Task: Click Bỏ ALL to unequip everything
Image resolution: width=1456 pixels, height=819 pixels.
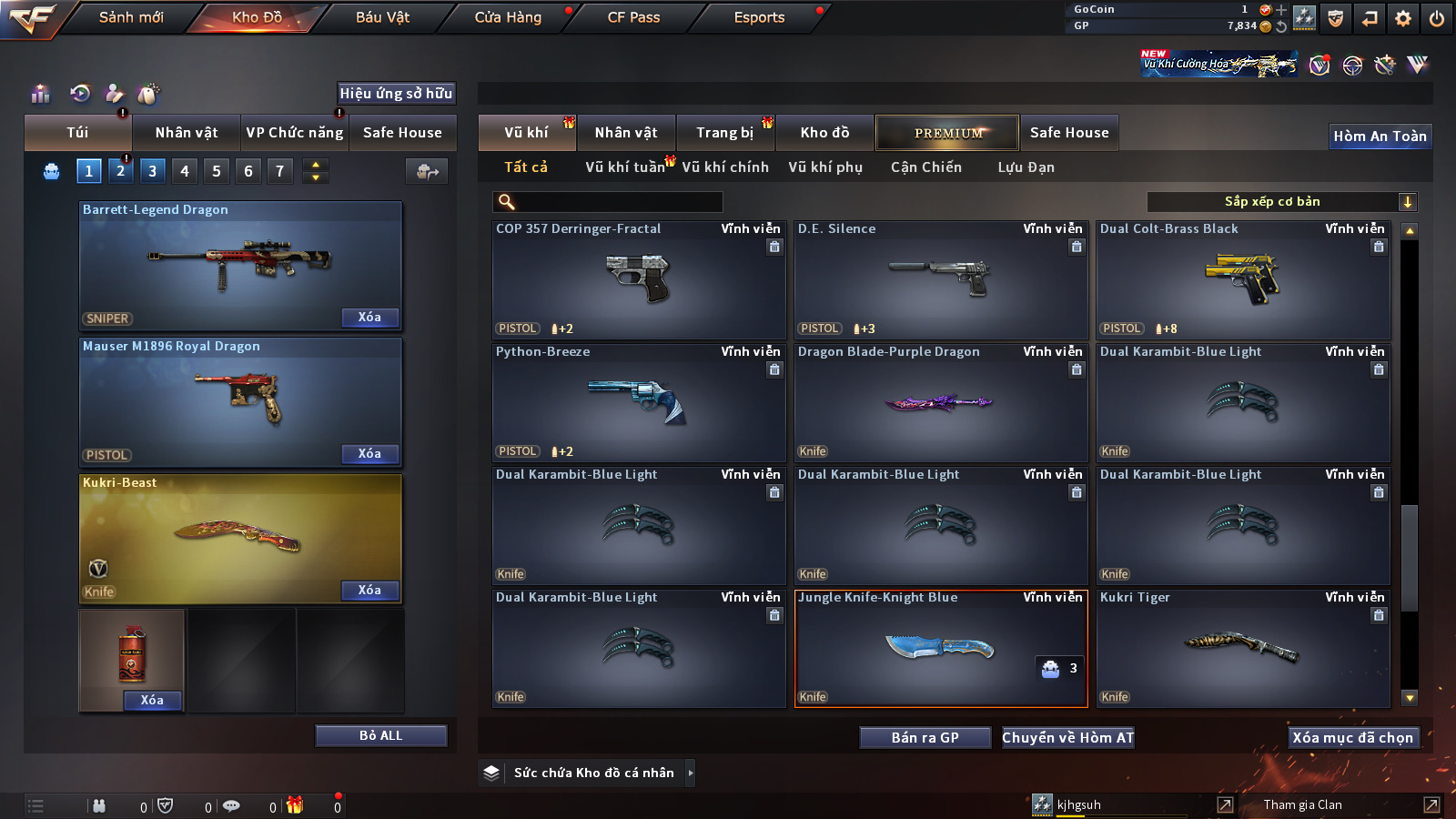Action: tap(380, 735)
